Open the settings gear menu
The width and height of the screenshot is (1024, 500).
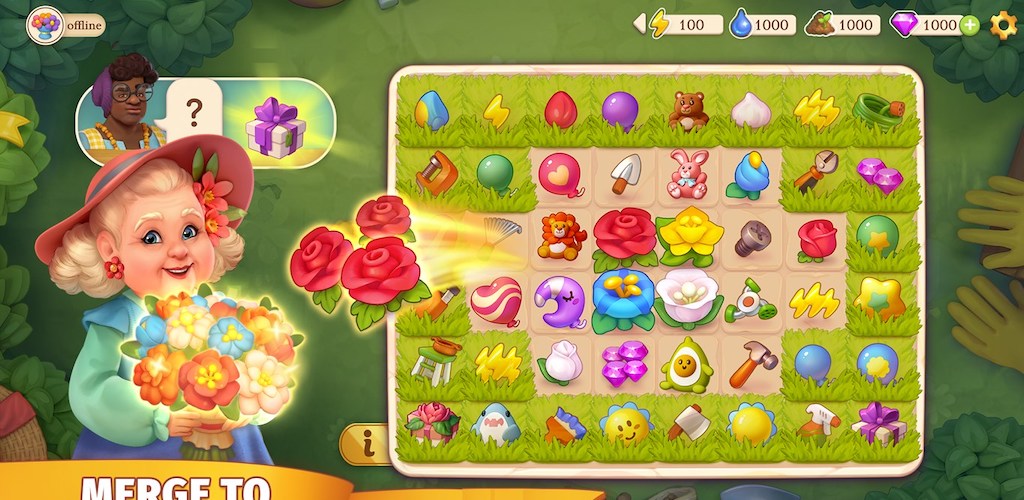(x=1003, y=25)
